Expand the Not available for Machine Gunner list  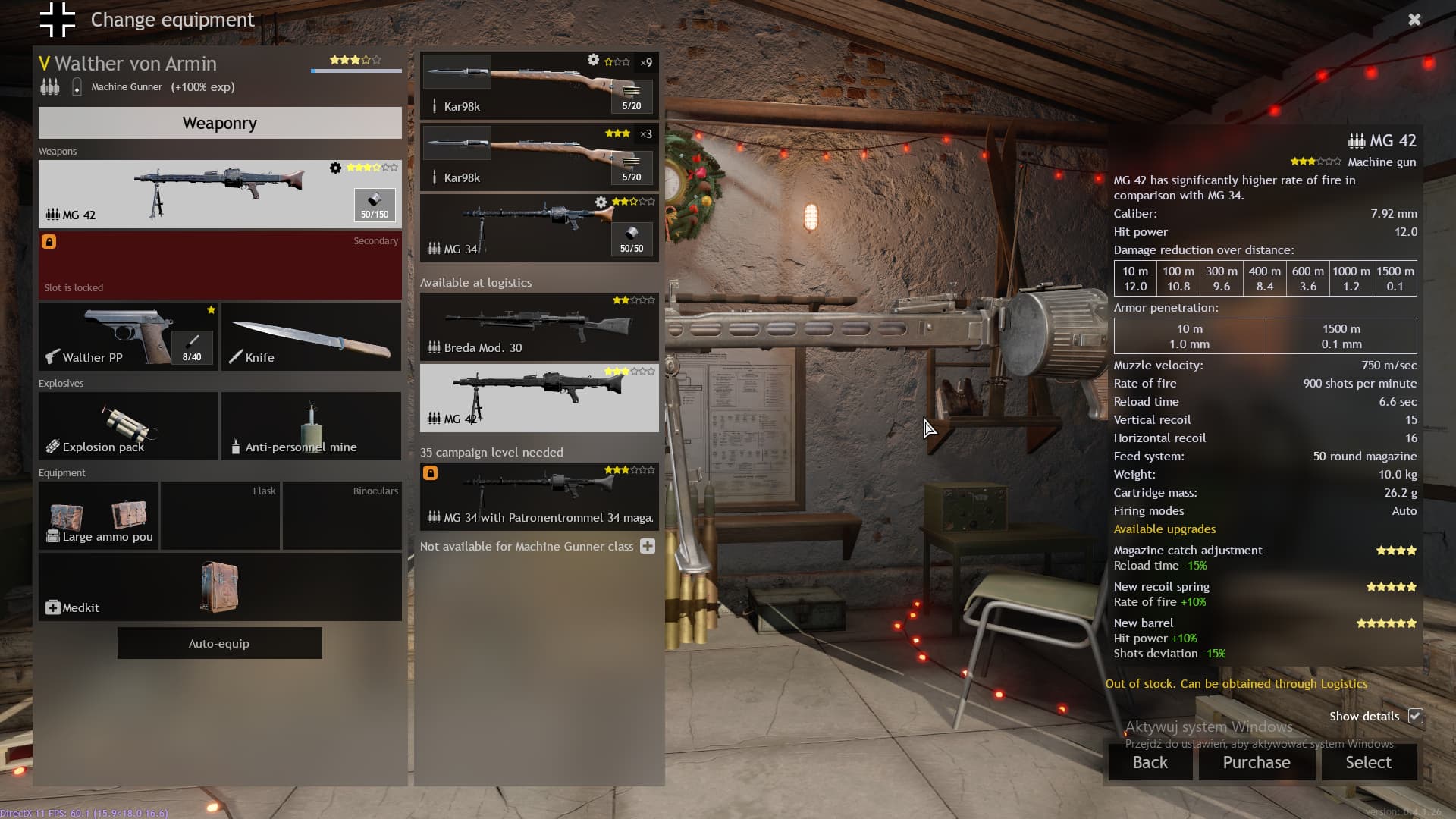(x=647, y=546)
